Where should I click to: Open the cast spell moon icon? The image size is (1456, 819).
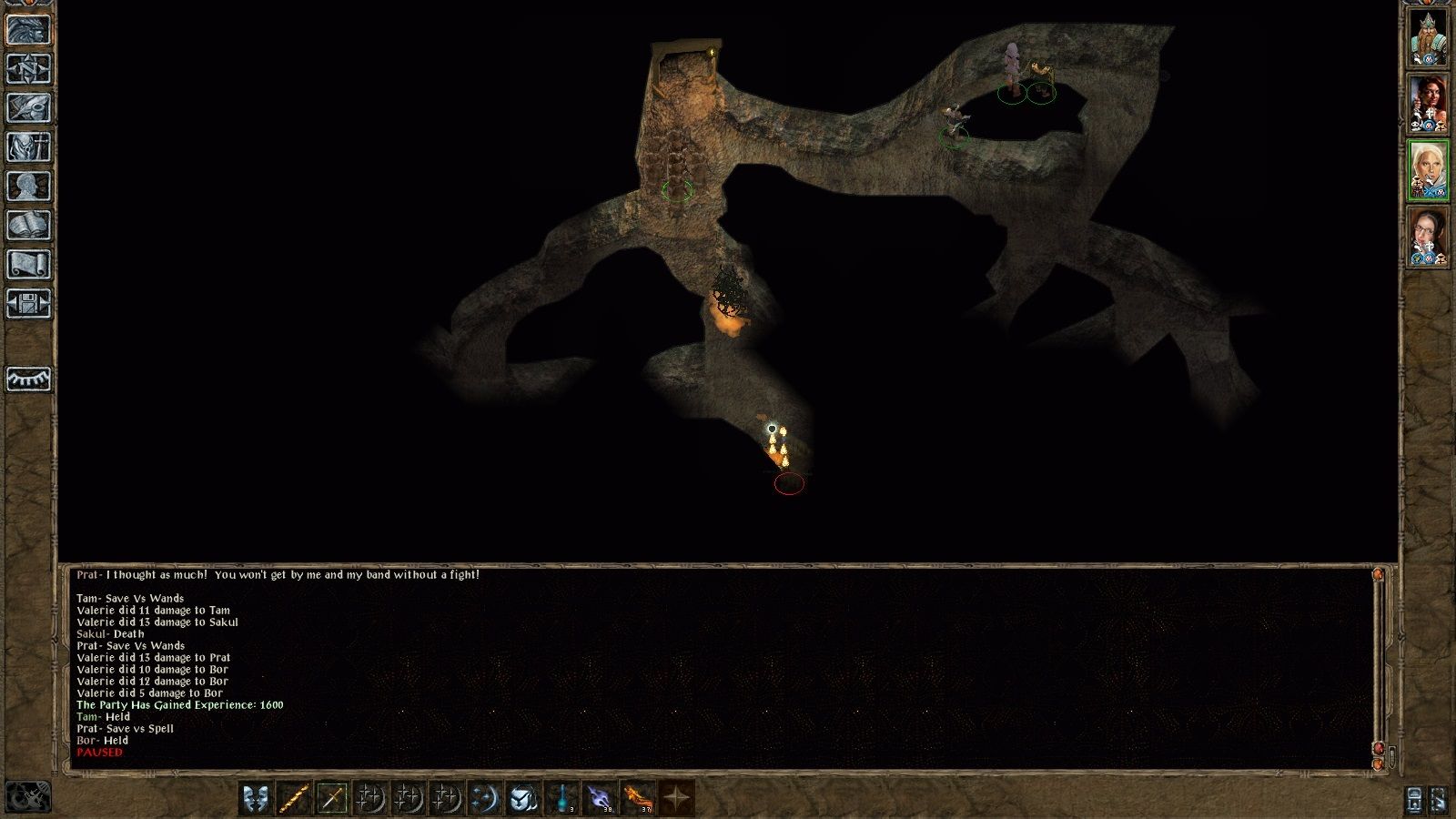(485, 798)
